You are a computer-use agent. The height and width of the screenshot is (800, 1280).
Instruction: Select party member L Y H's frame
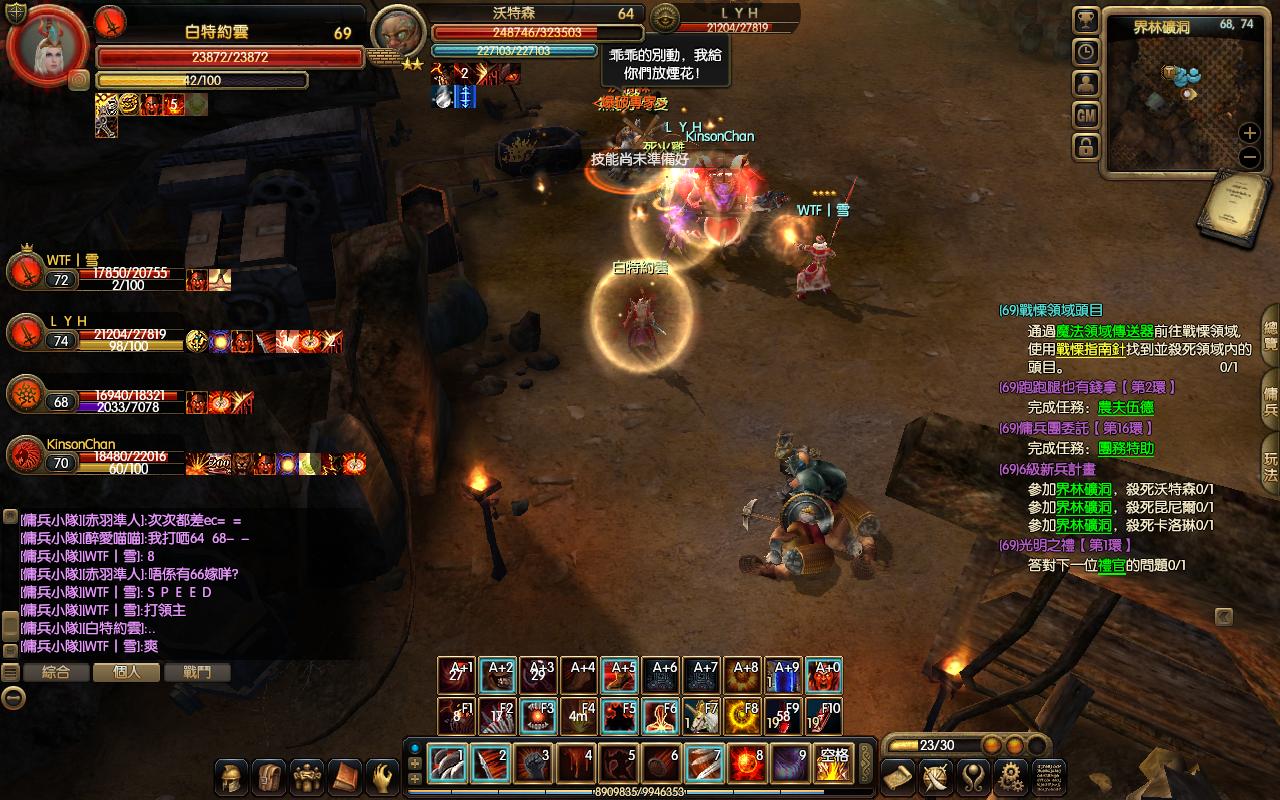[x=25, y=333]
